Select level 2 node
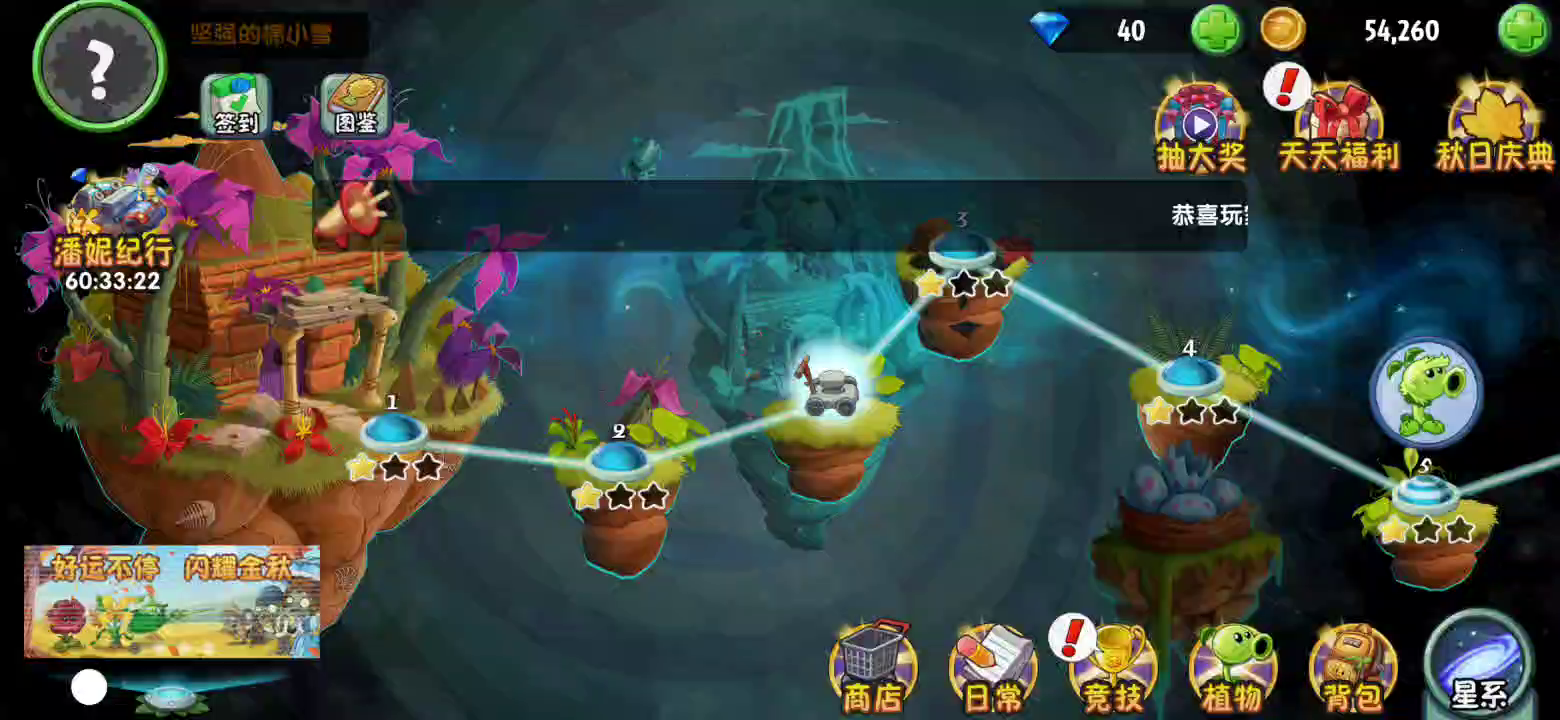The height and width of the screenshot is (720, 1560). click(618, 462)
